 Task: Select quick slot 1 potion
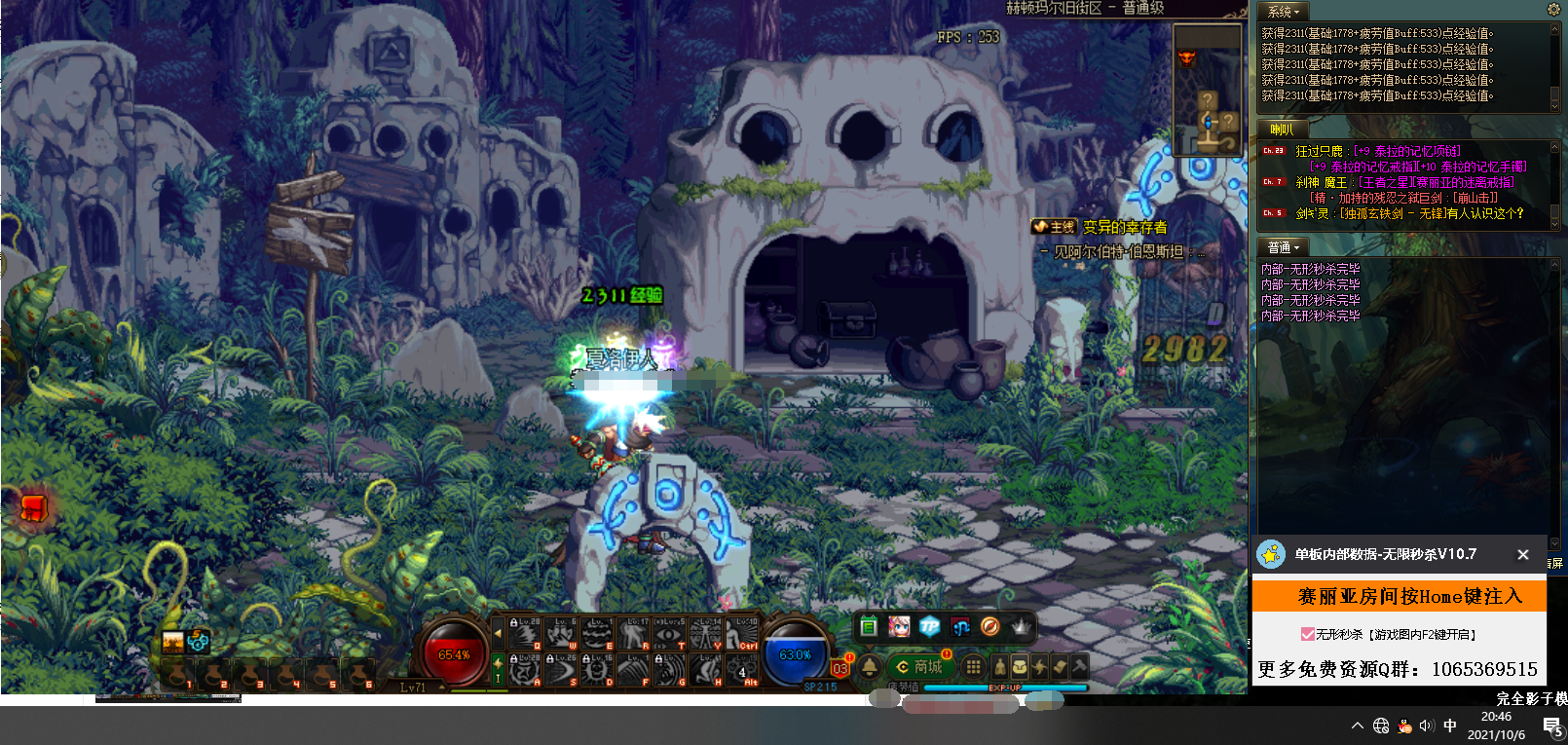tap(178, 674)
